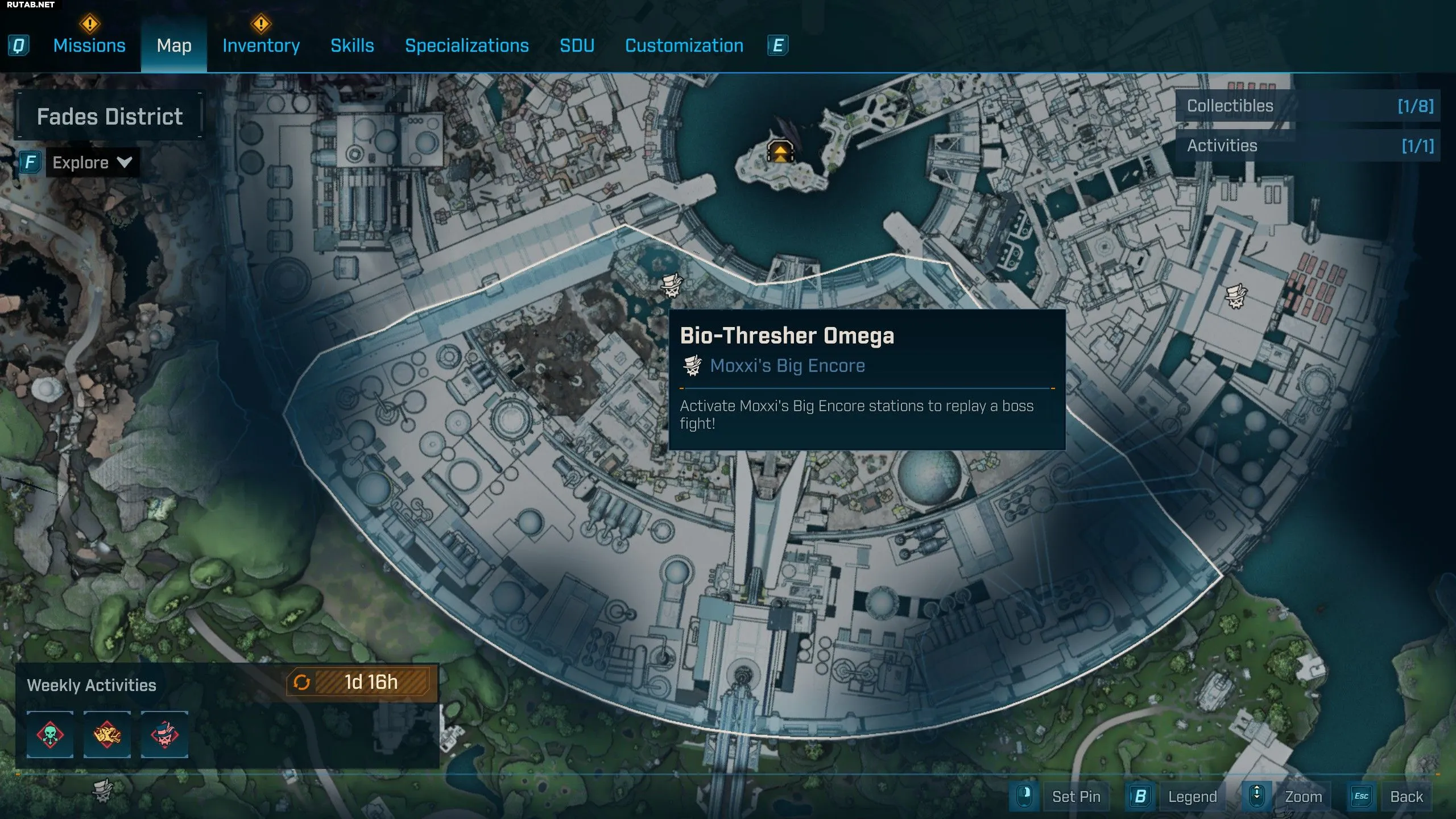Open the Customization tab
The image size is (1456, 819).
tap(684, 45)
